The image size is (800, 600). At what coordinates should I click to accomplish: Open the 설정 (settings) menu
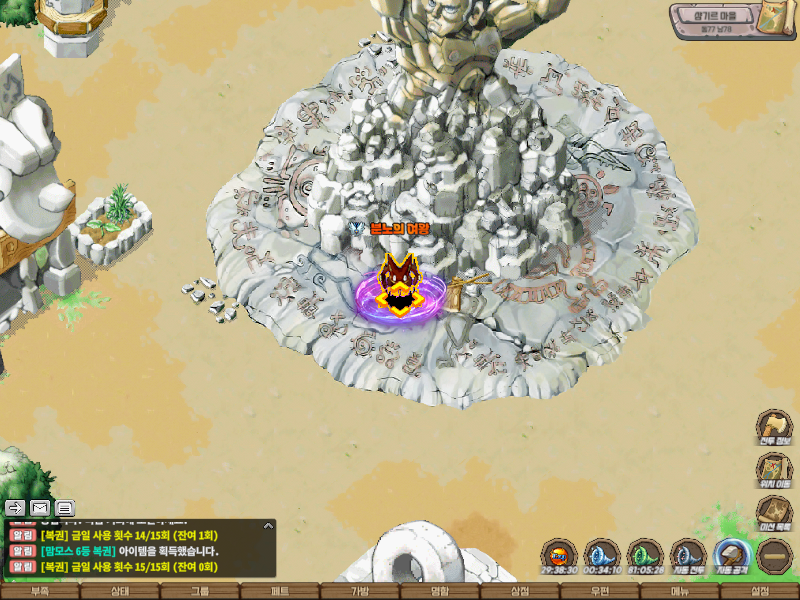tap(760, 592)
